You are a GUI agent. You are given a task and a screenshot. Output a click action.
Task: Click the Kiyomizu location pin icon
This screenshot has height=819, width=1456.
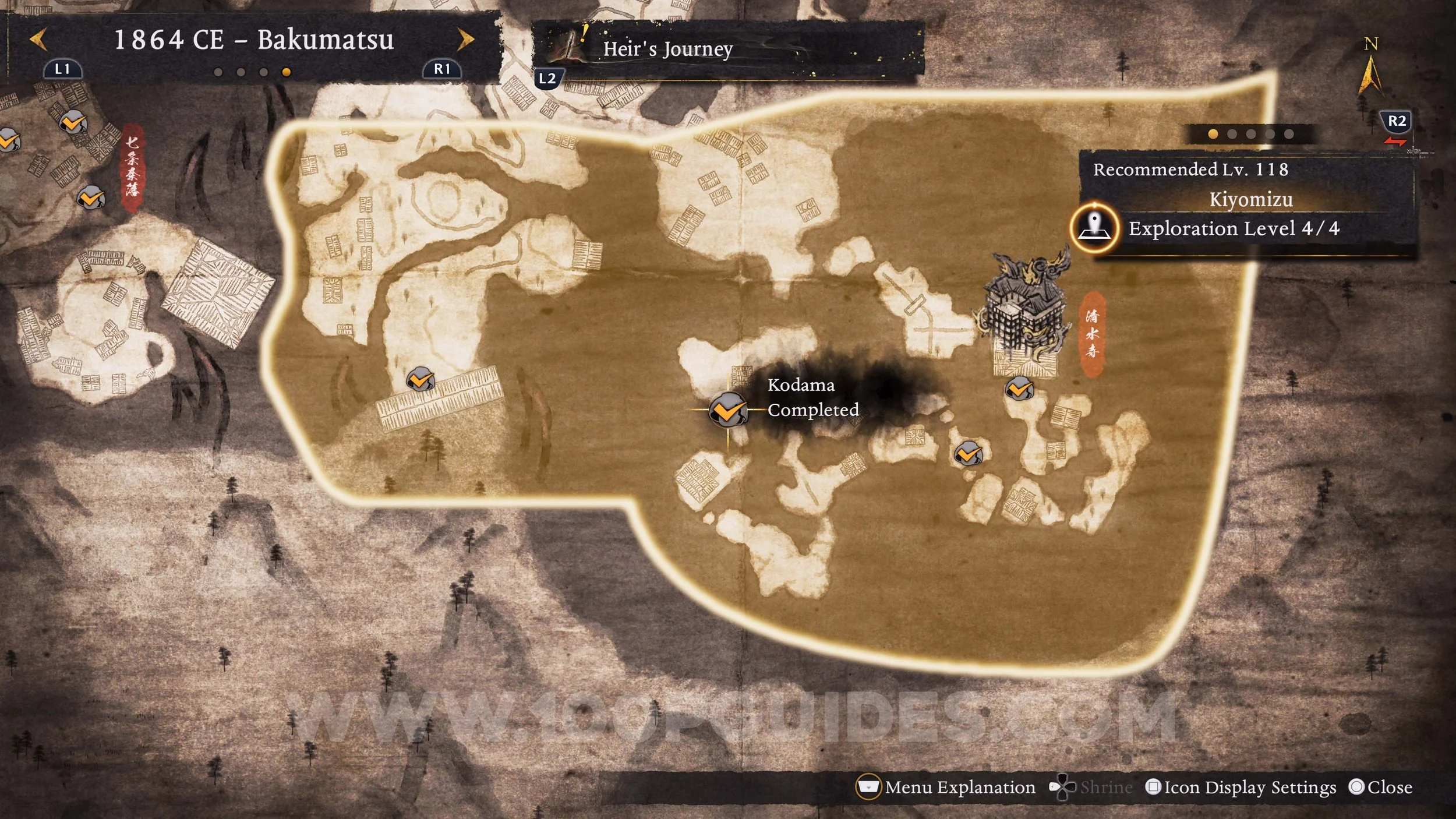[x=1095, y=228]
